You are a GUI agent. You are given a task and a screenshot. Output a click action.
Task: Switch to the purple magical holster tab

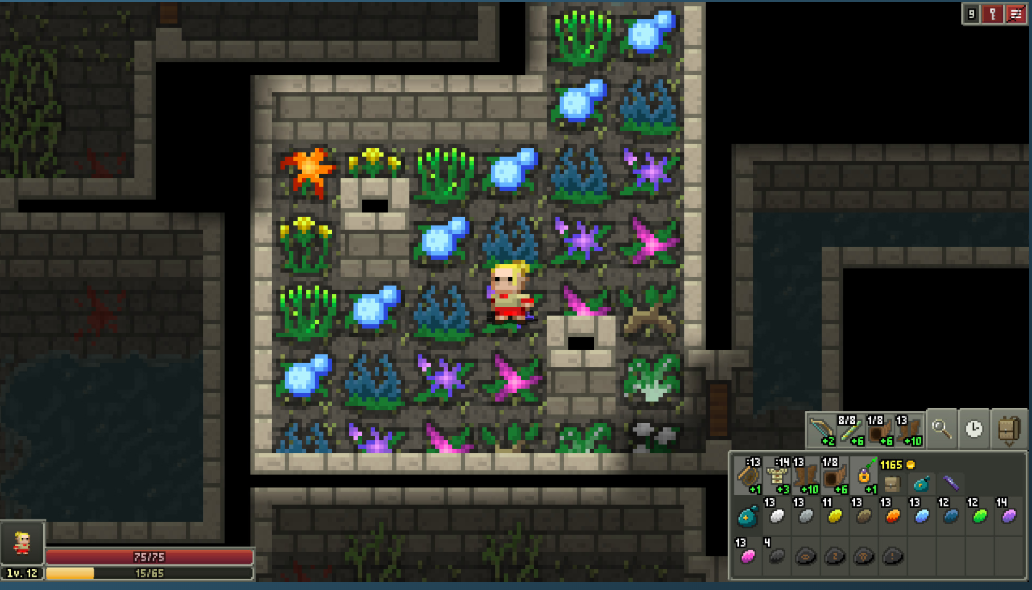pyautogui.click(x=950, y=482)
